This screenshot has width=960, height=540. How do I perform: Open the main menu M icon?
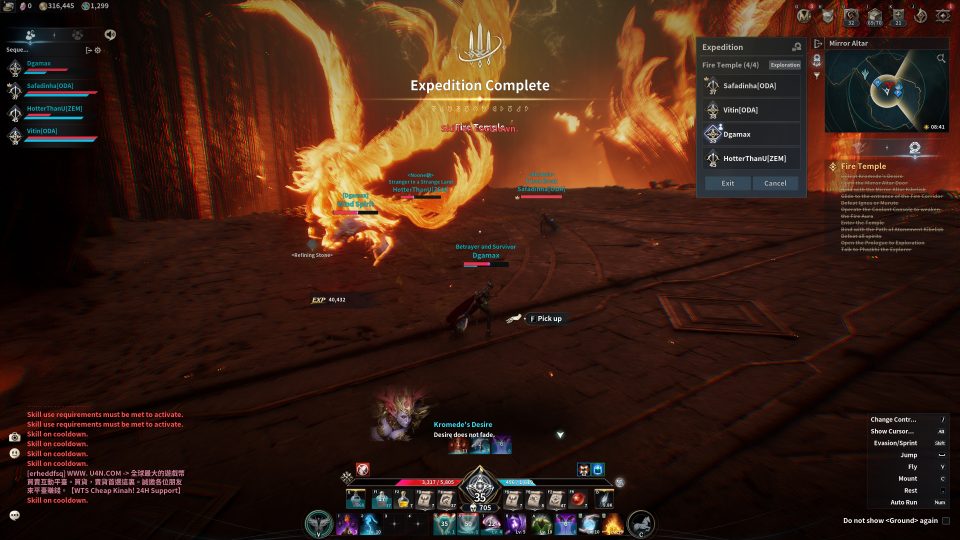pos(804,15)
